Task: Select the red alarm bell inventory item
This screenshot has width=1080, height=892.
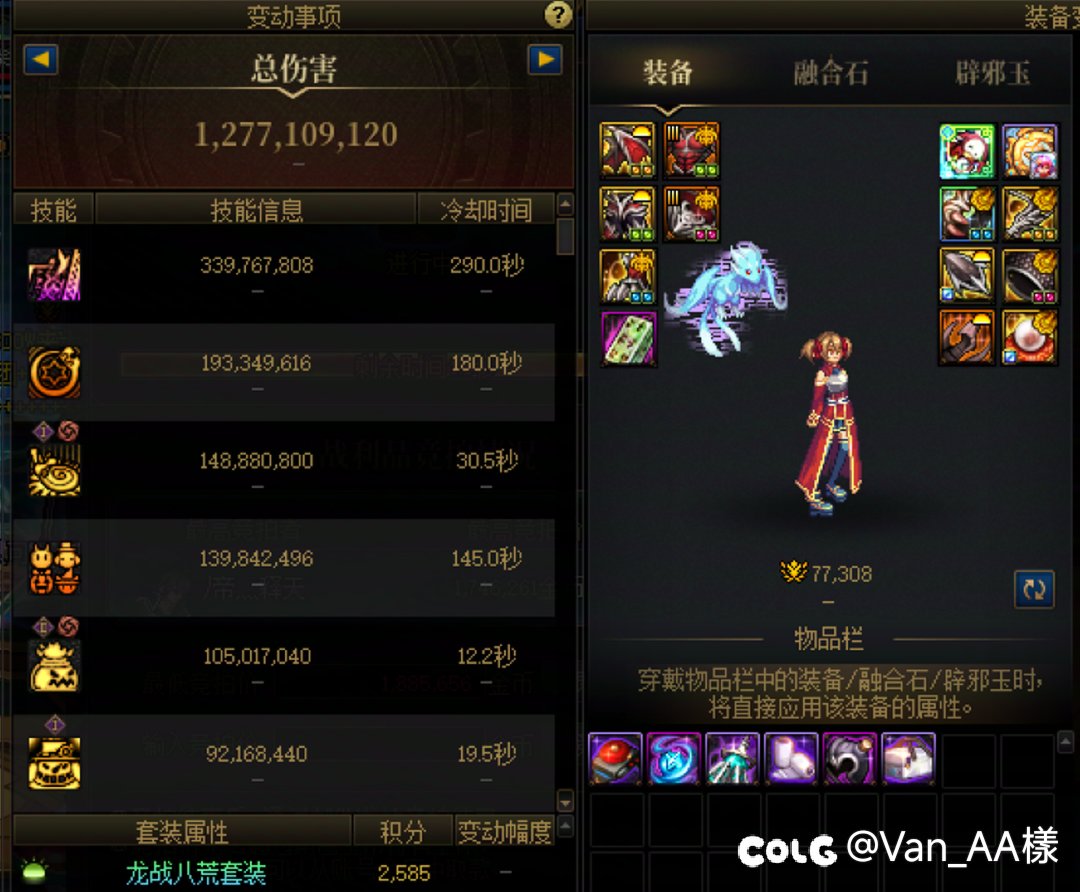Action: [x=615, y=760]
